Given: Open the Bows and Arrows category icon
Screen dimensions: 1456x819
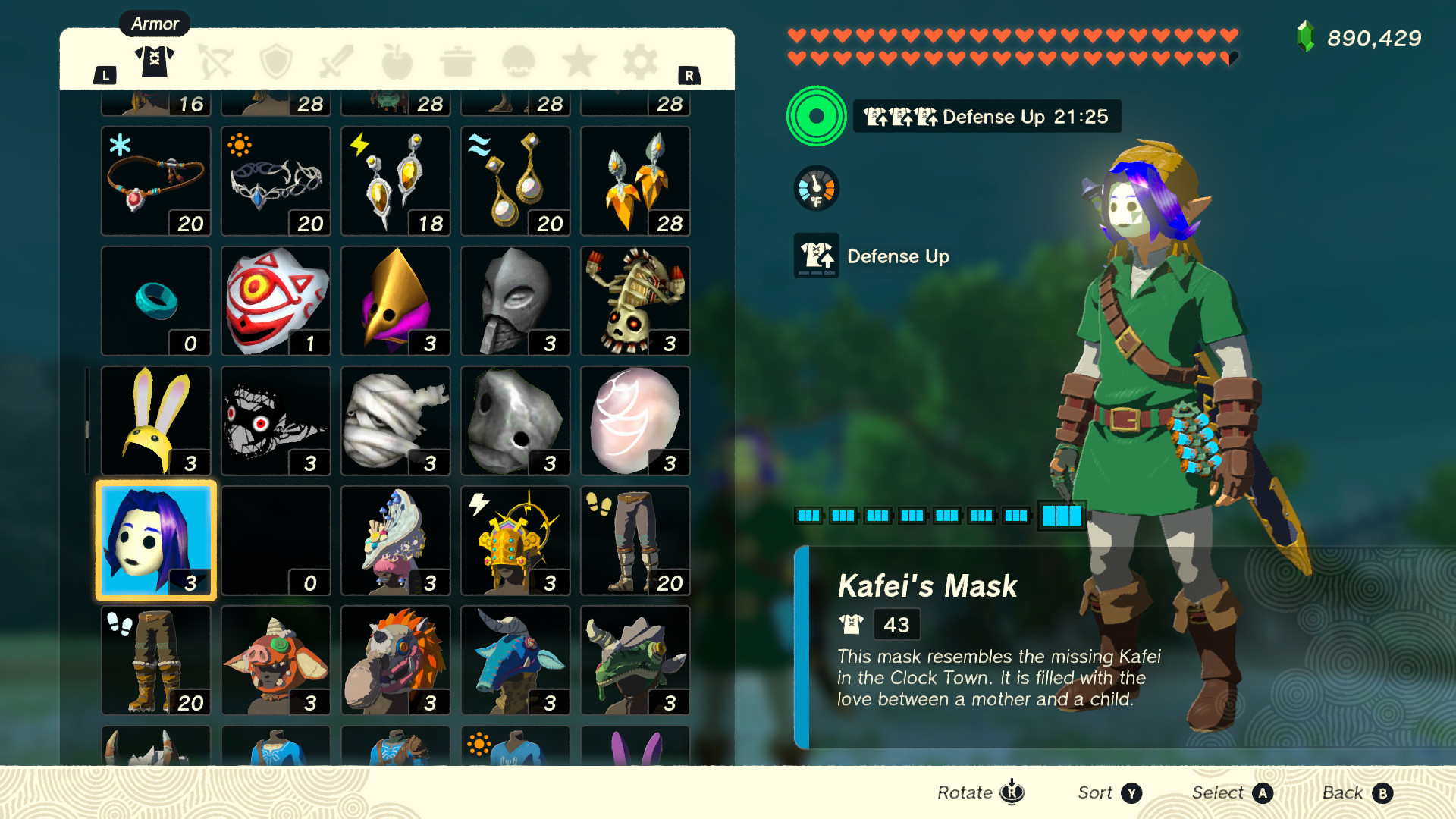Looking at the screenshot, I should point(215,61).
